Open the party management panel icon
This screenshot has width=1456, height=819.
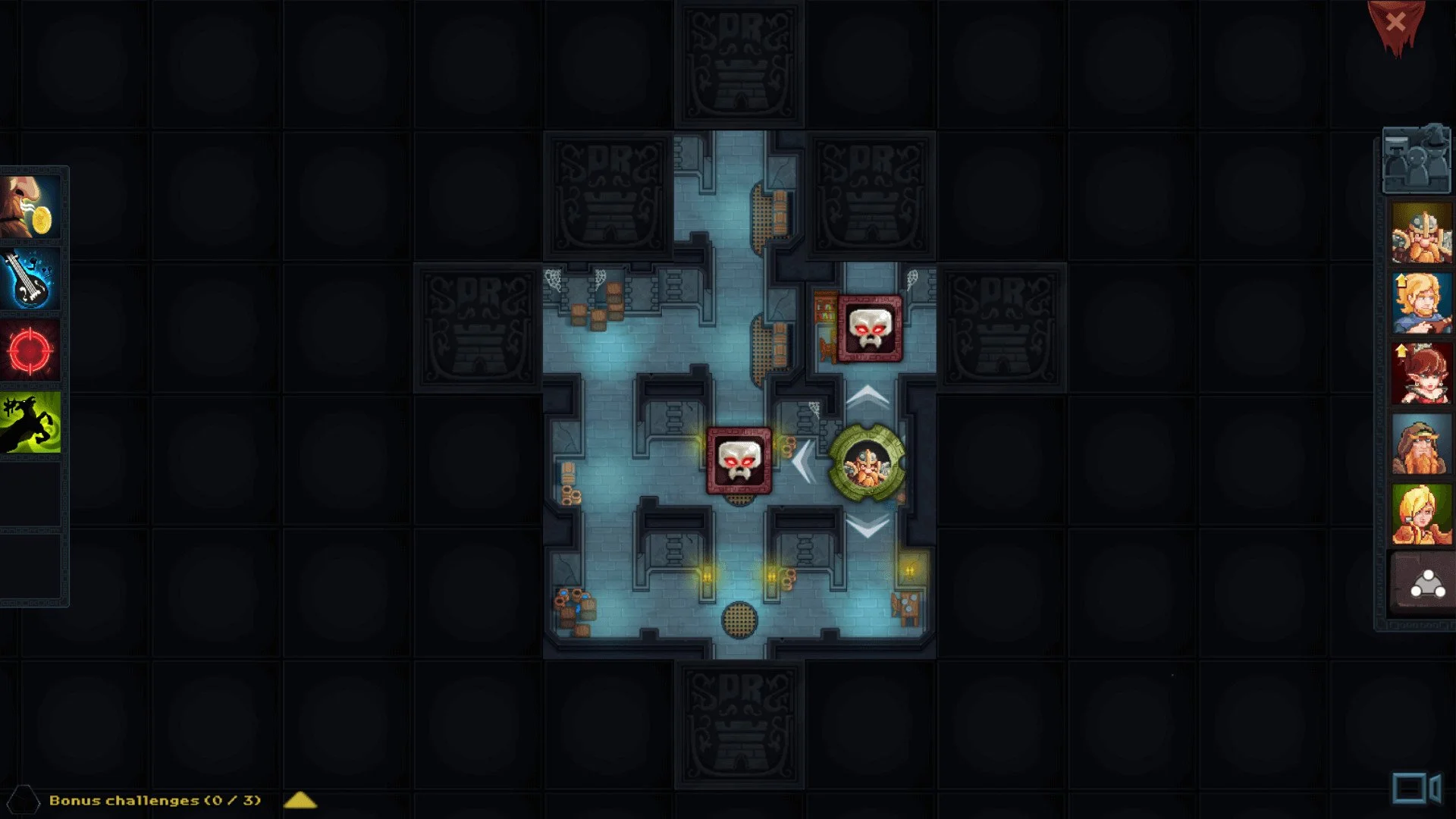[1416, 161]
